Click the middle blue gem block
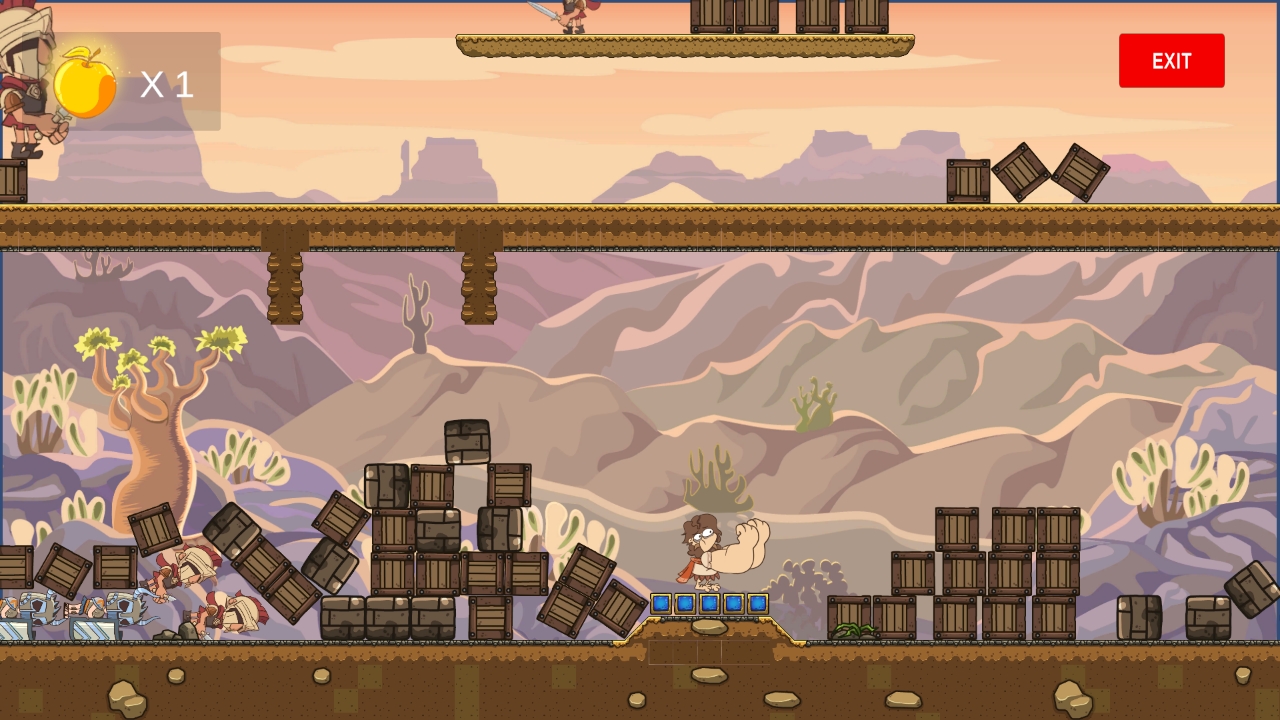Viewport: 1280px width, 720px height. (710, 603)
